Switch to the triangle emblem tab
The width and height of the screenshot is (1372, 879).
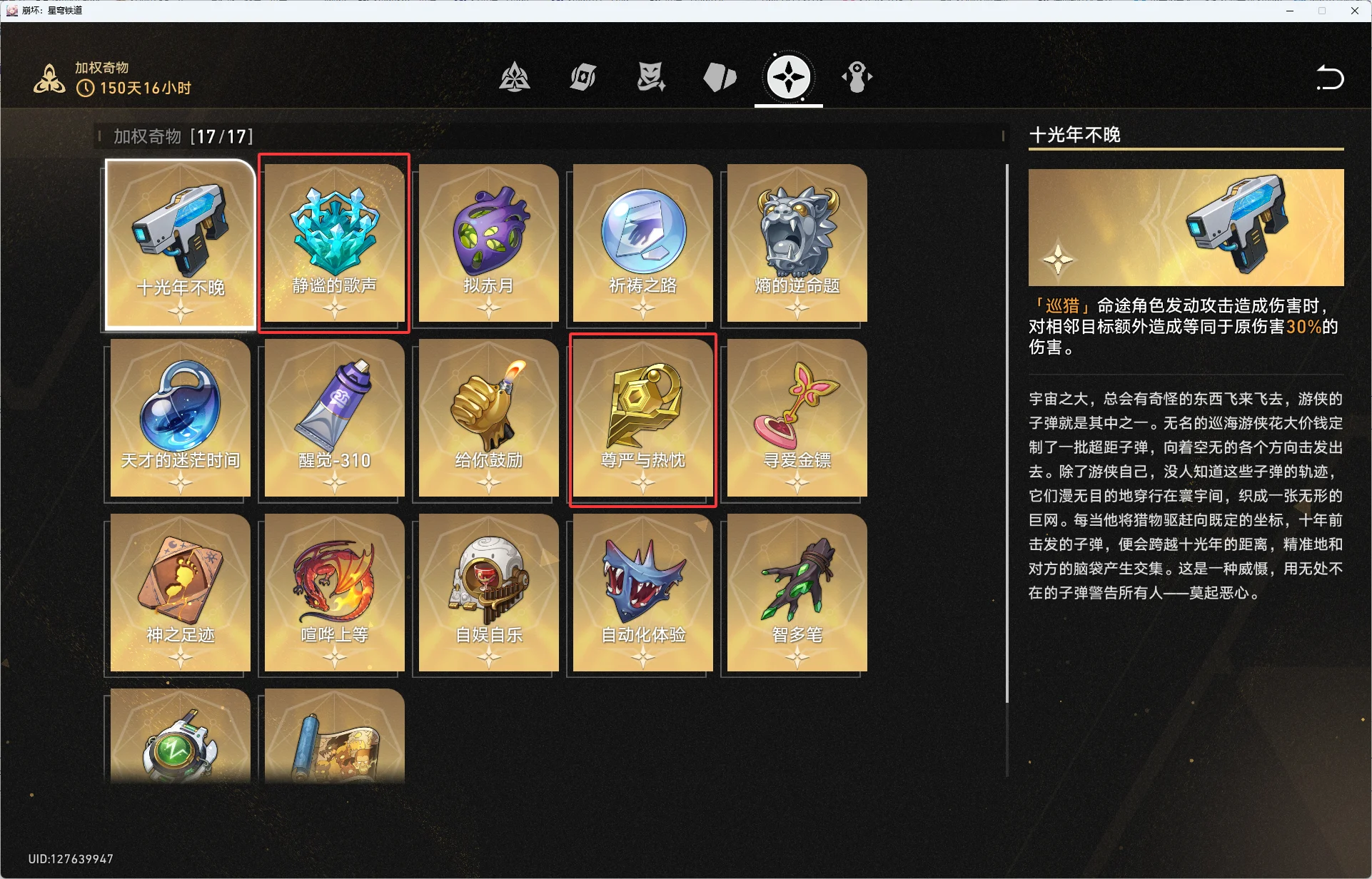tap(514, 77)
